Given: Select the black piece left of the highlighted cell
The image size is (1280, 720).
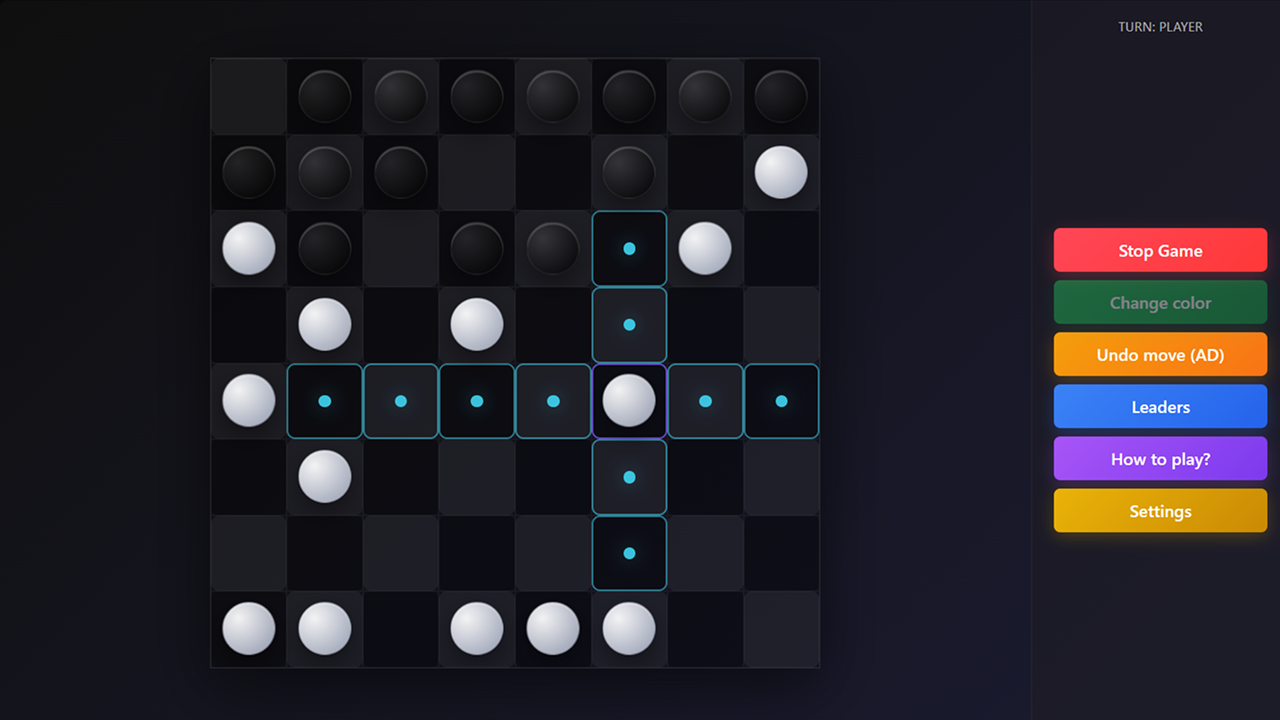Looking at the screenshot, I should click(553, 248).
